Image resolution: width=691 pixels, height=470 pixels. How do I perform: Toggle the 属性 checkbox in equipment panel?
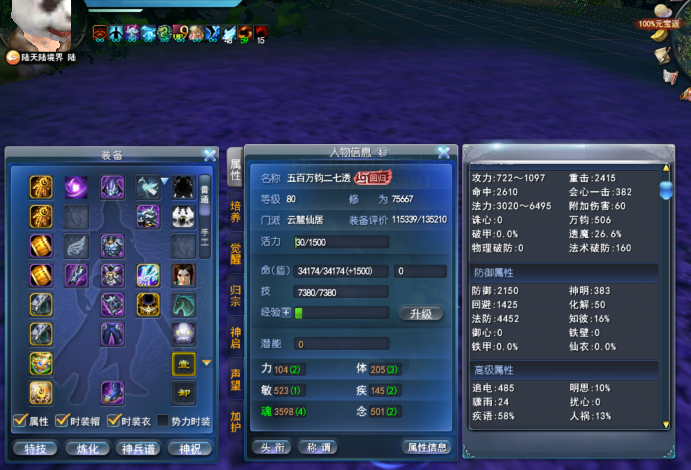coord(21,421)
